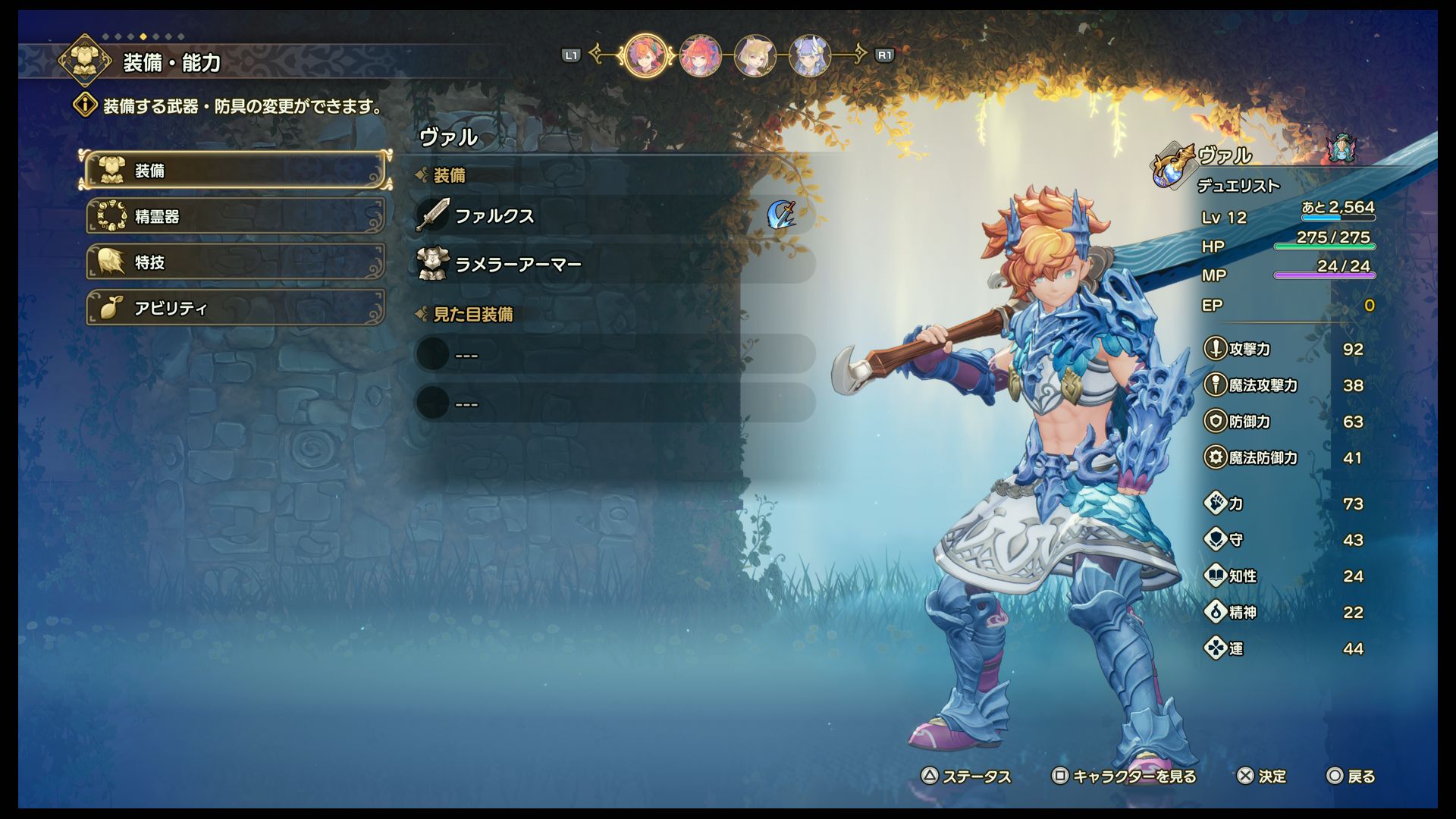Open the 精霊器 menu entry
The width and height of the screenshot is (1456, 819).
click(235, 216)
